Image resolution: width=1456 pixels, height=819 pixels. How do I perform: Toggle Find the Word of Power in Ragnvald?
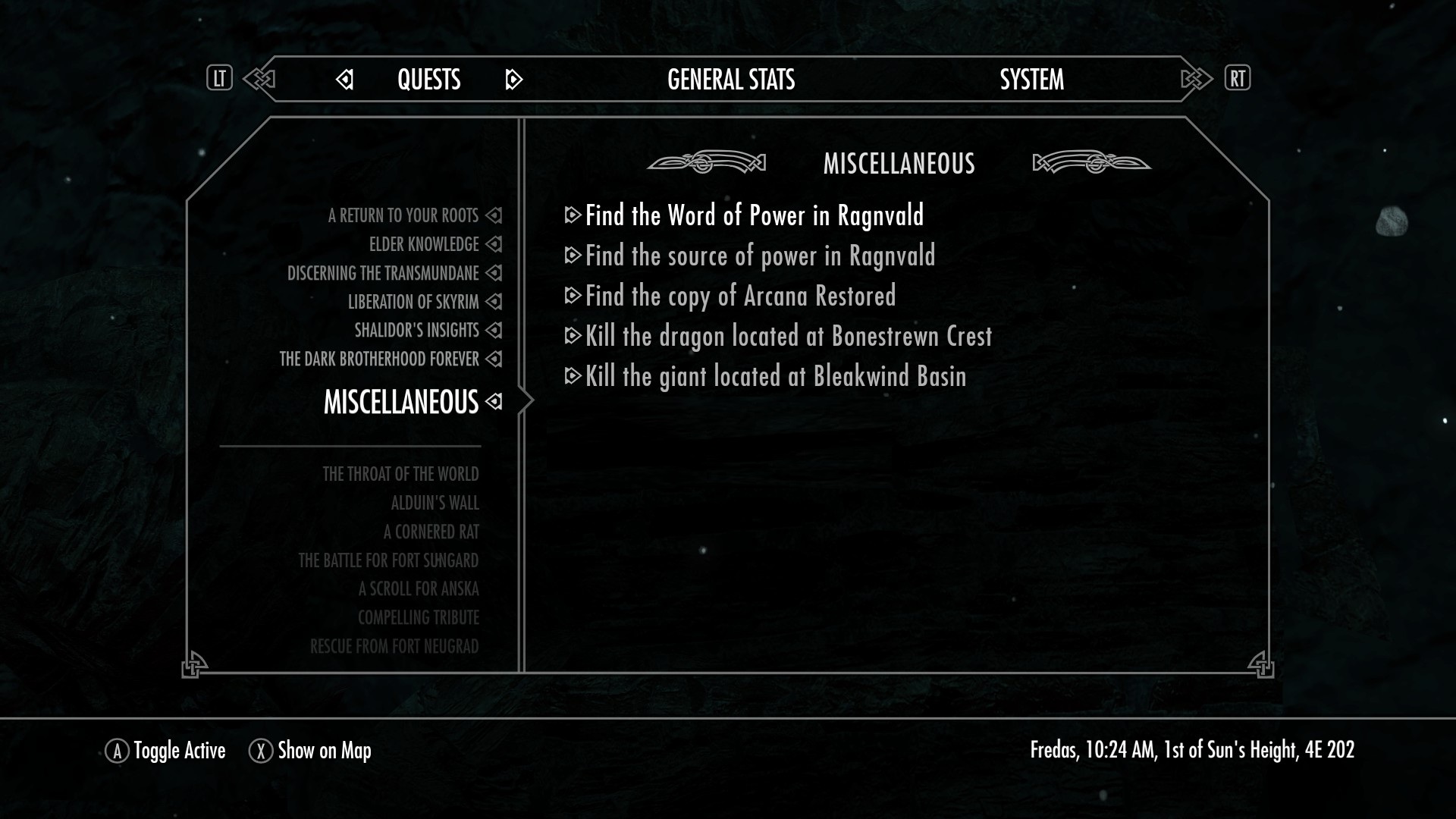pos(754,216)
